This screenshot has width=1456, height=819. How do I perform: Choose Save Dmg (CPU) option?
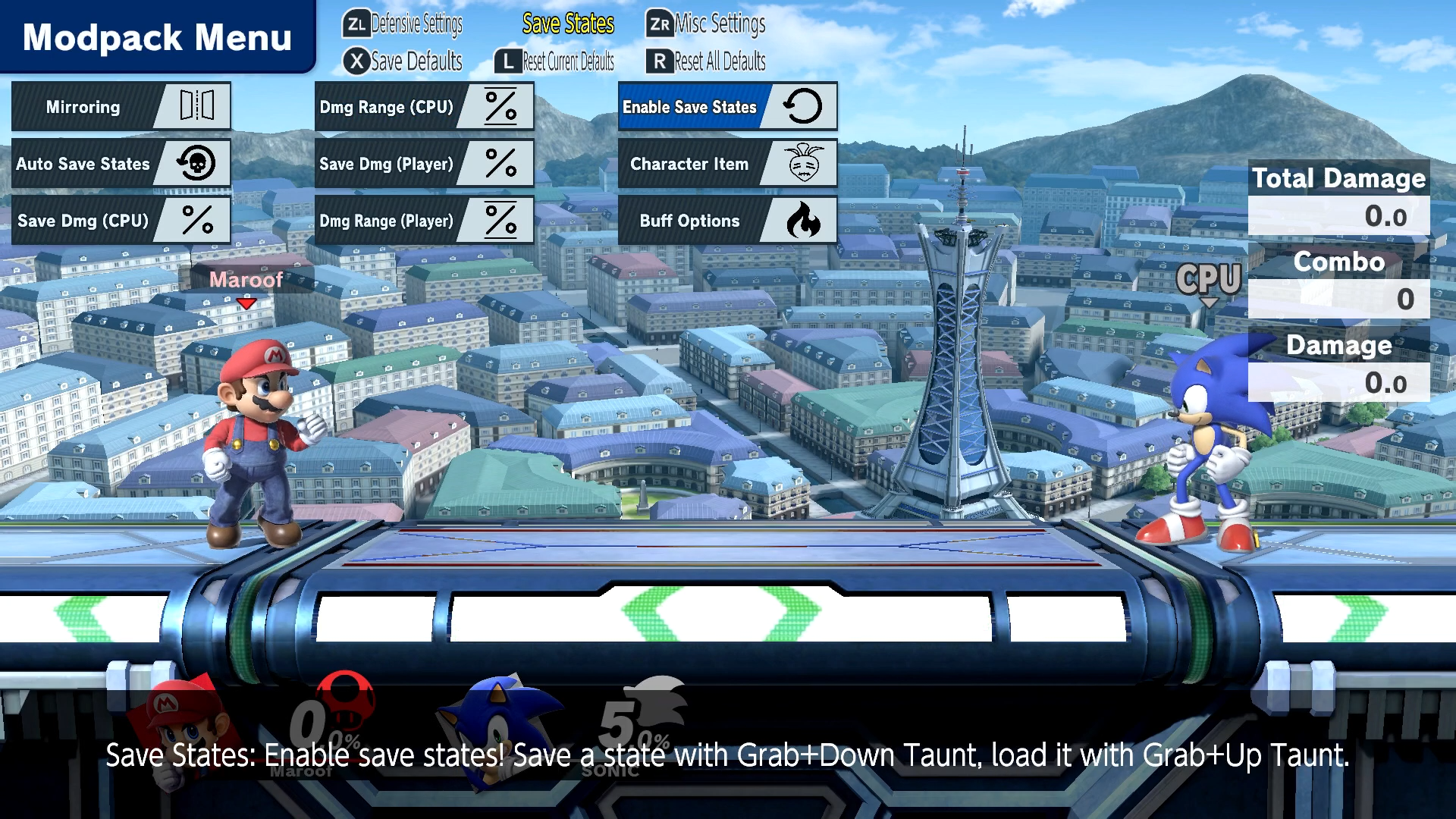(121, 221)
